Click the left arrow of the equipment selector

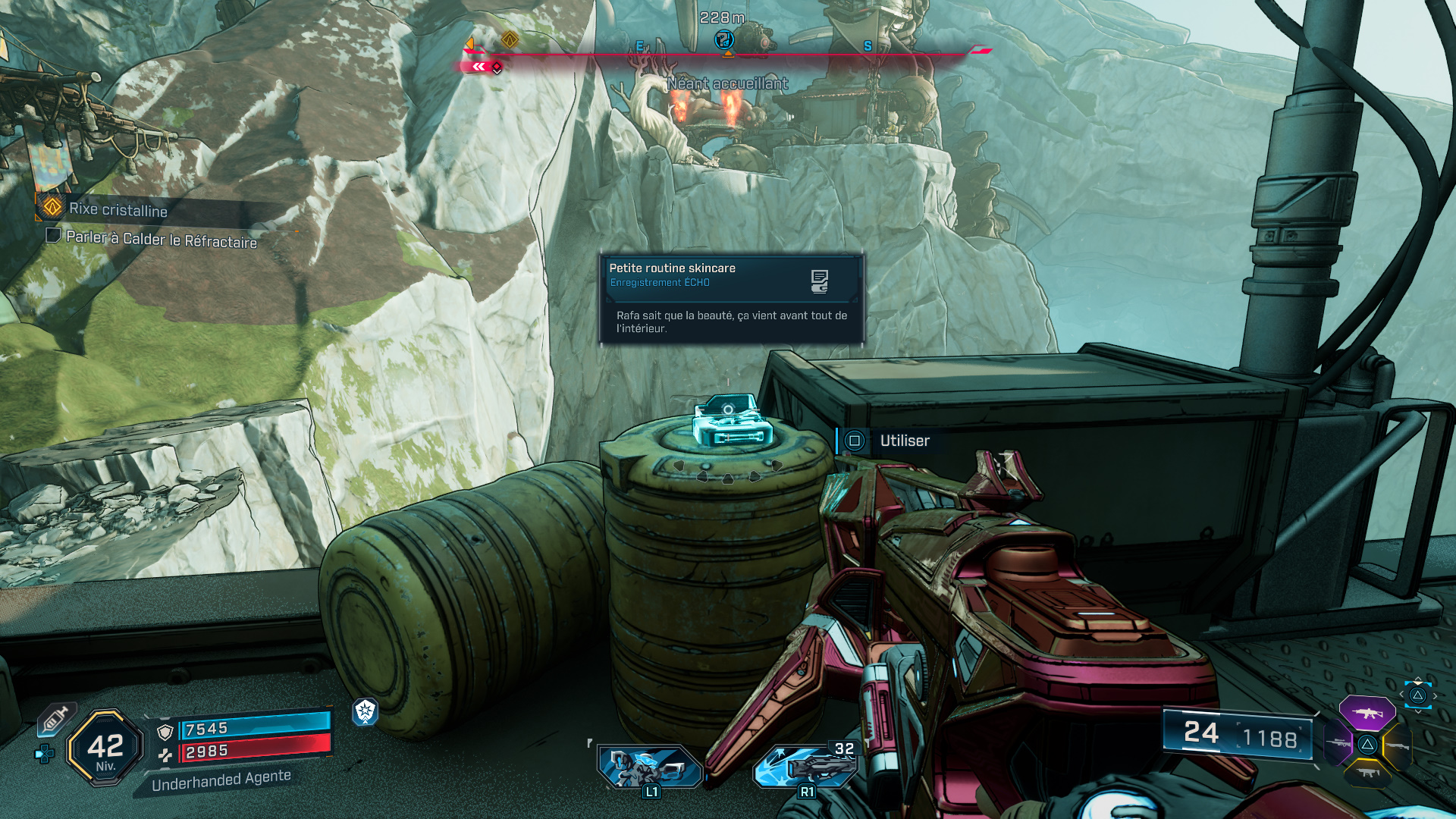tap(1401, 694)
